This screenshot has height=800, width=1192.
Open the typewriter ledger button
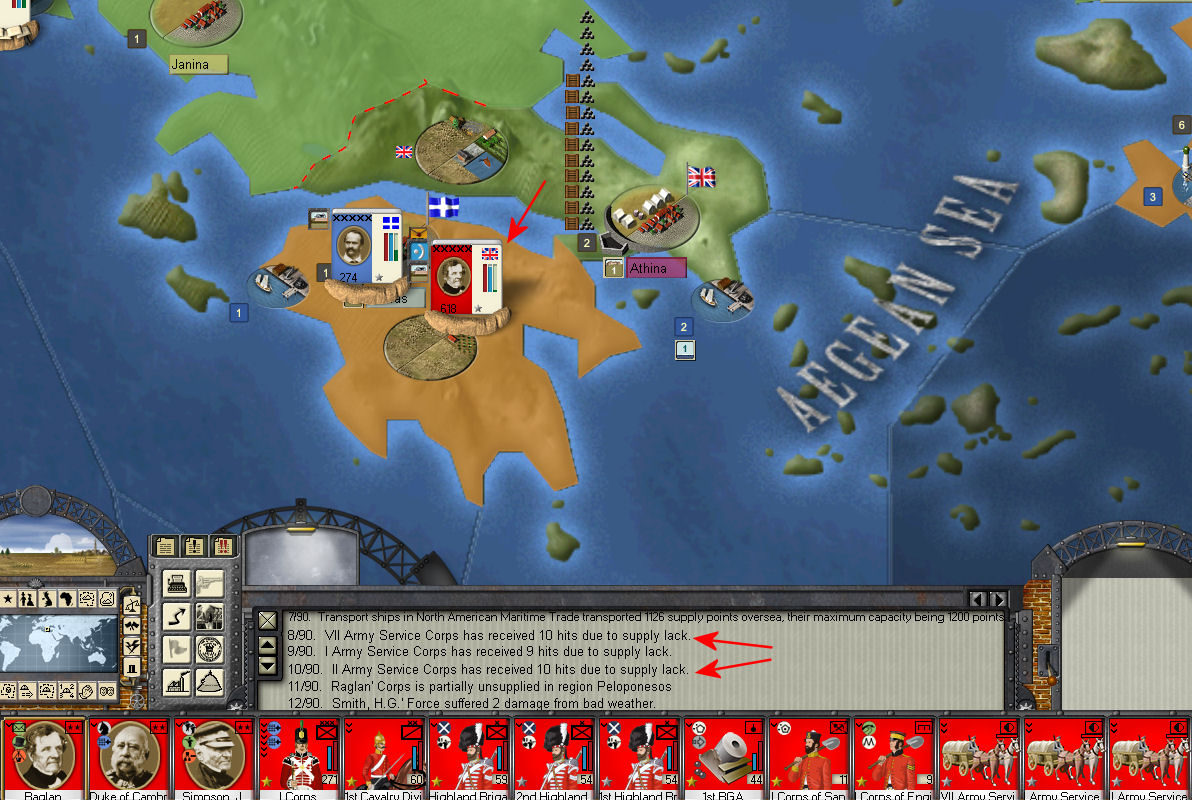(x=175, y=582)
